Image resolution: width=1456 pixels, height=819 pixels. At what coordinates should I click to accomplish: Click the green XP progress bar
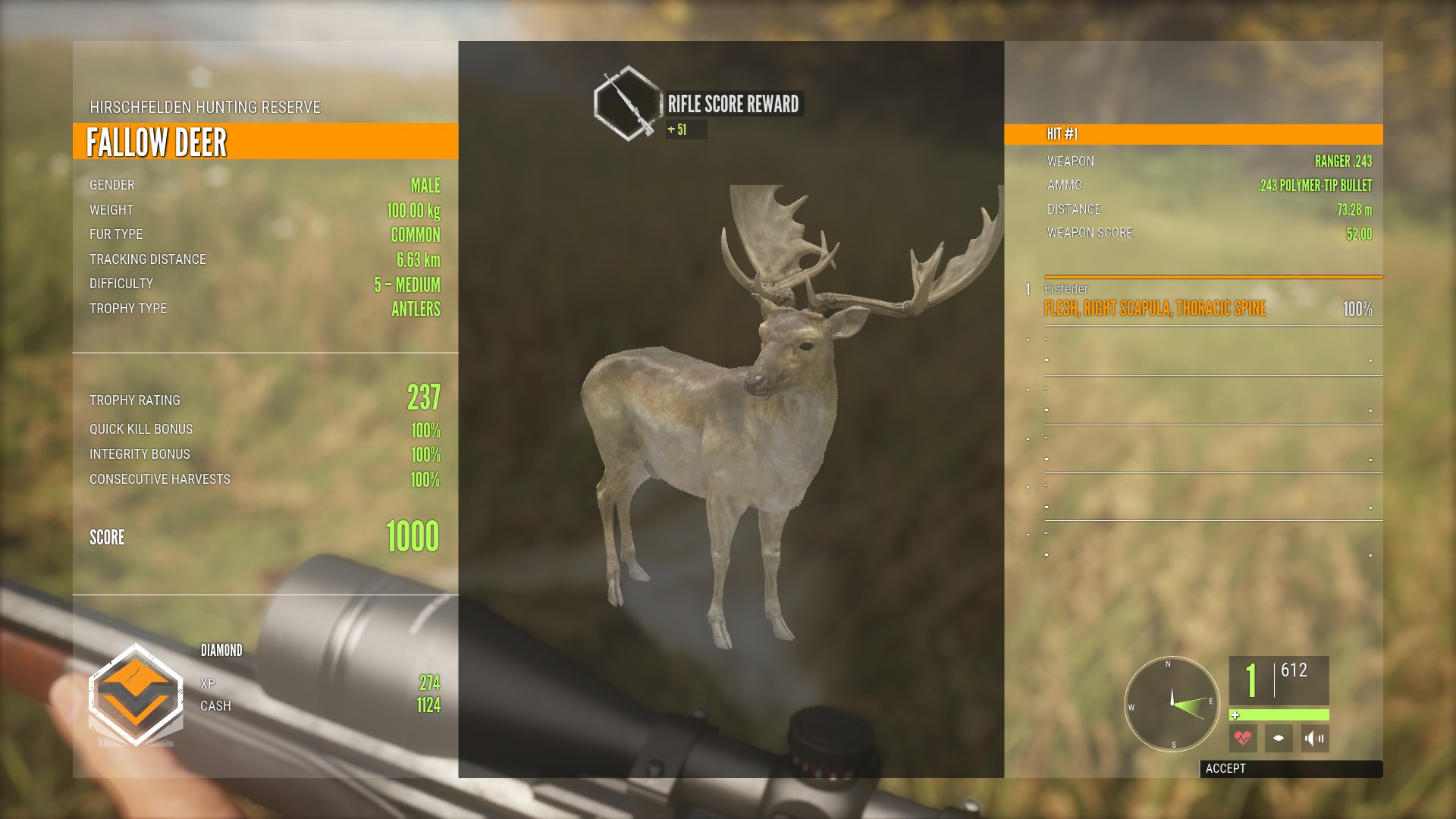[x=1282, y=714]
